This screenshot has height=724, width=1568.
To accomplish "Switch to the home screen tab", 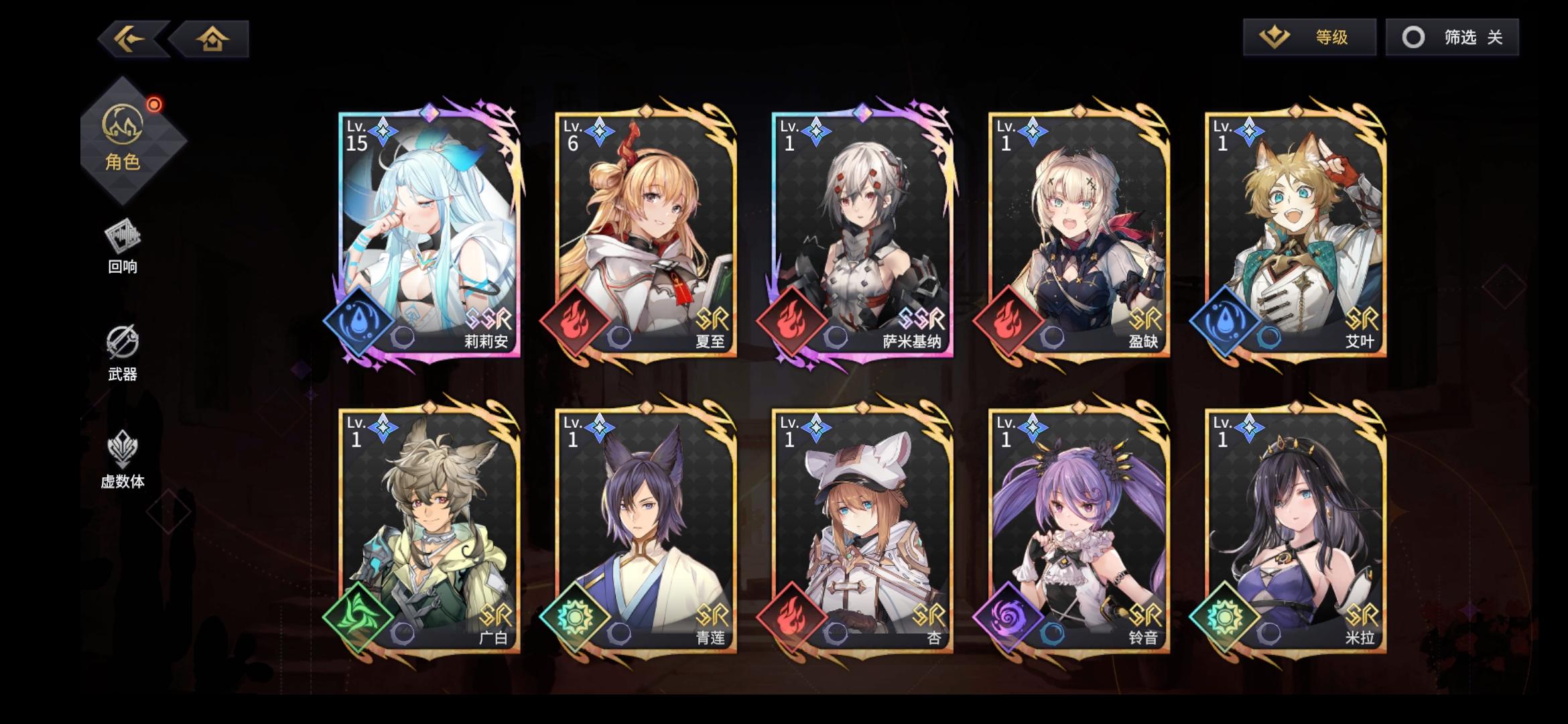I will tap(213, 40).
